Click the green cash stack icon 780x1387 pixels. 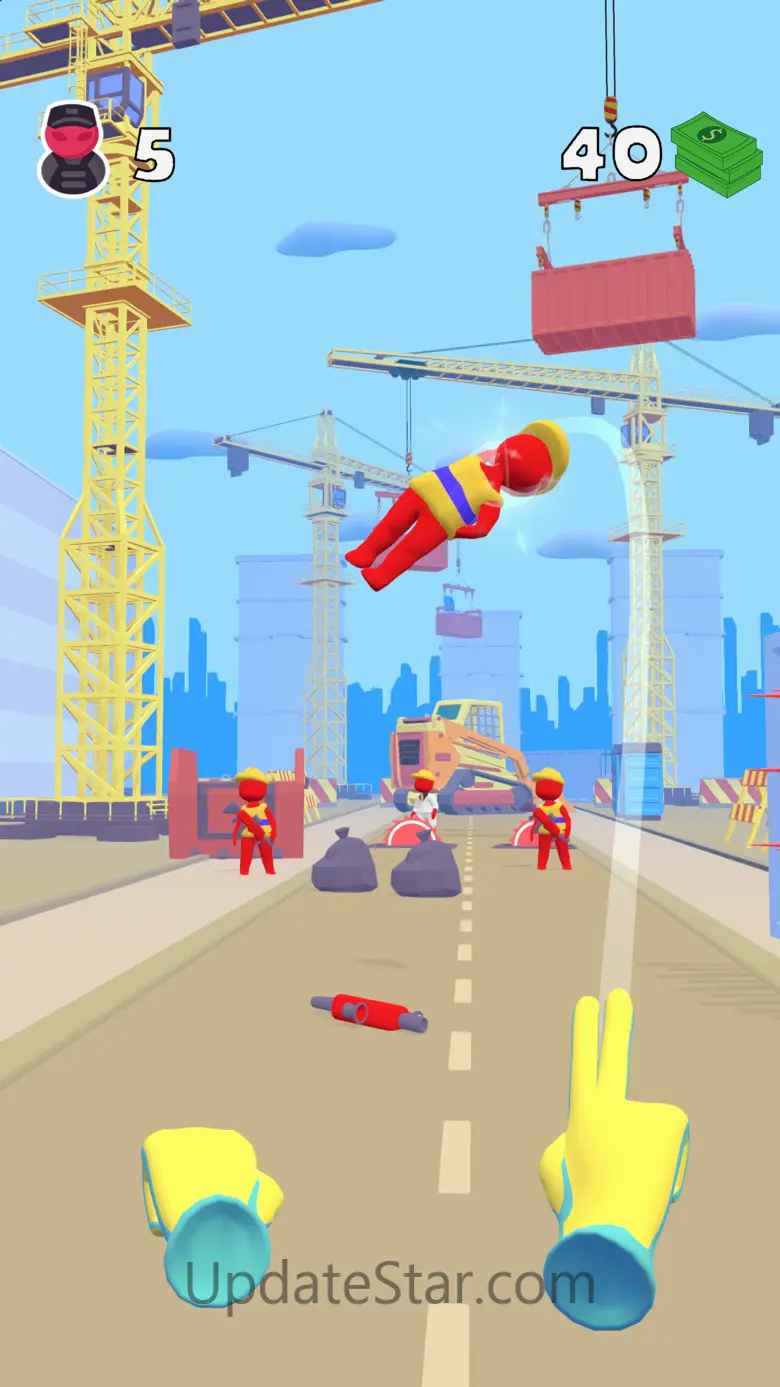(716, 154)
